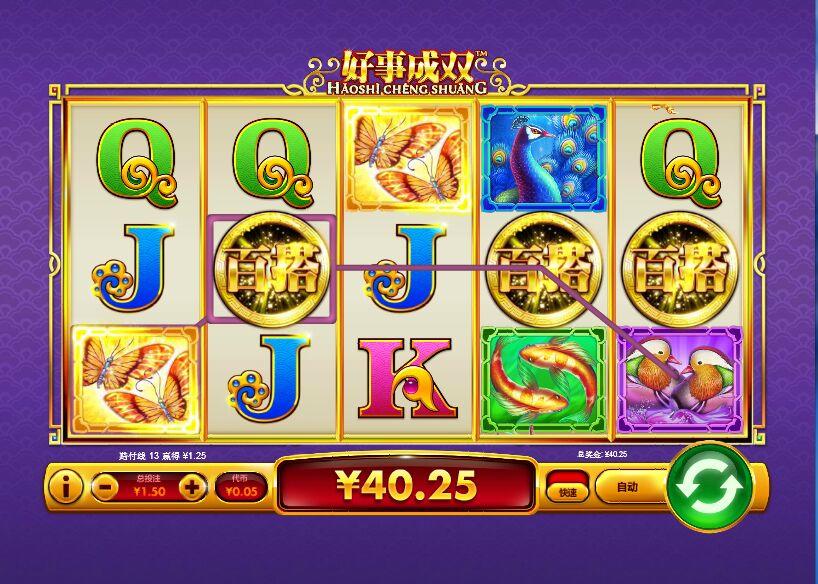Spin the reels with the green button
This screenshot has width=818, height=584.
click(x=708, y=488)
